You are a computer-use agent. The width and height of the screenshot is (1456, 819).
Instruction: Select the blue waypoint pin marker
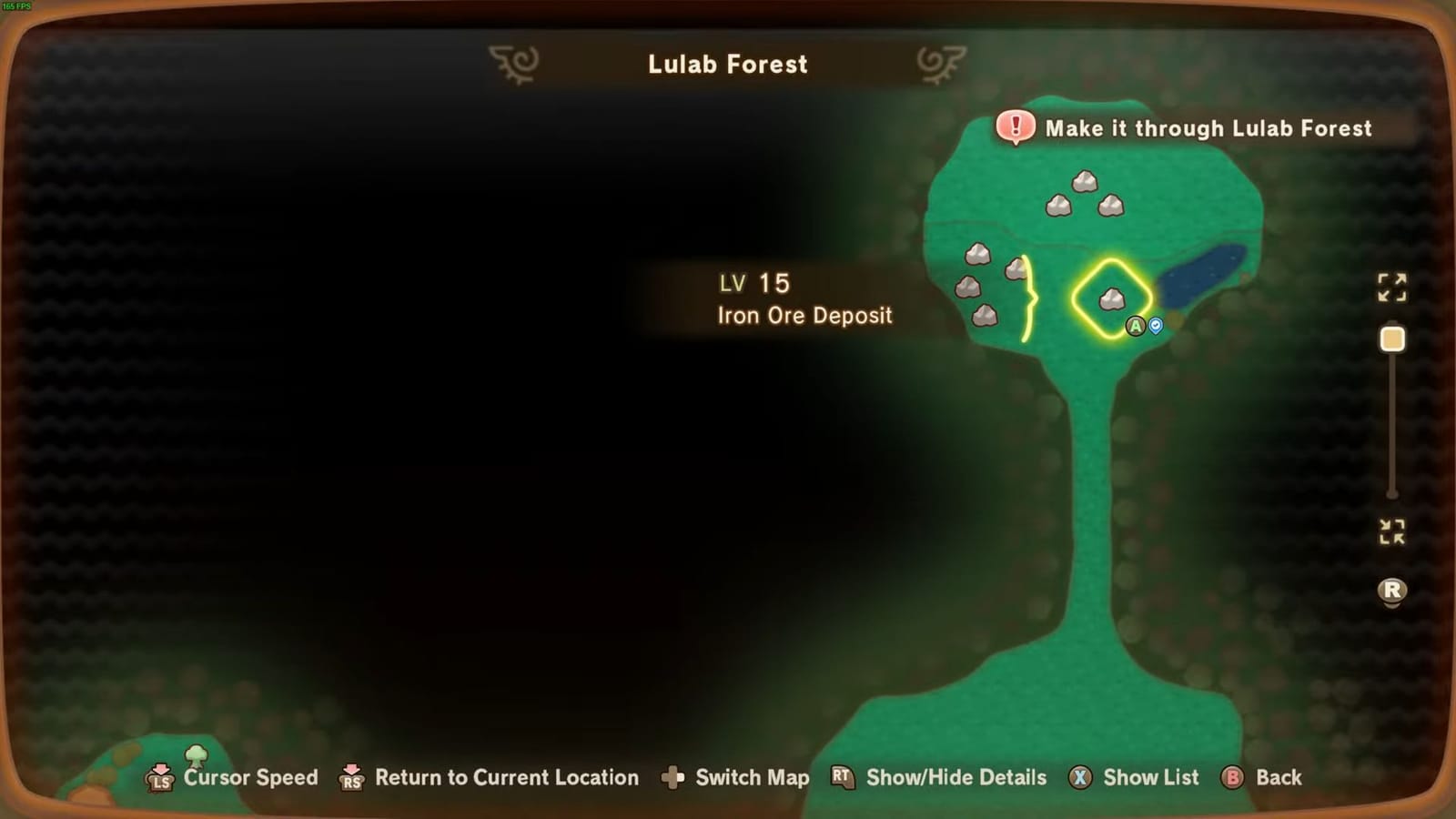[x=1154, y=325]
